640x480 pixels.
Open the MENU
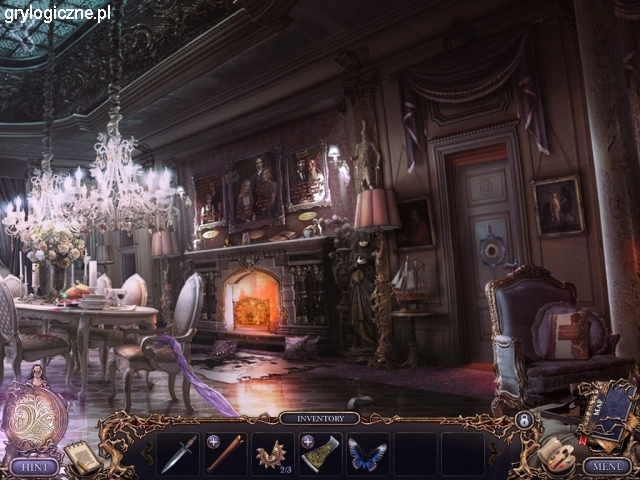coord(607,466)
